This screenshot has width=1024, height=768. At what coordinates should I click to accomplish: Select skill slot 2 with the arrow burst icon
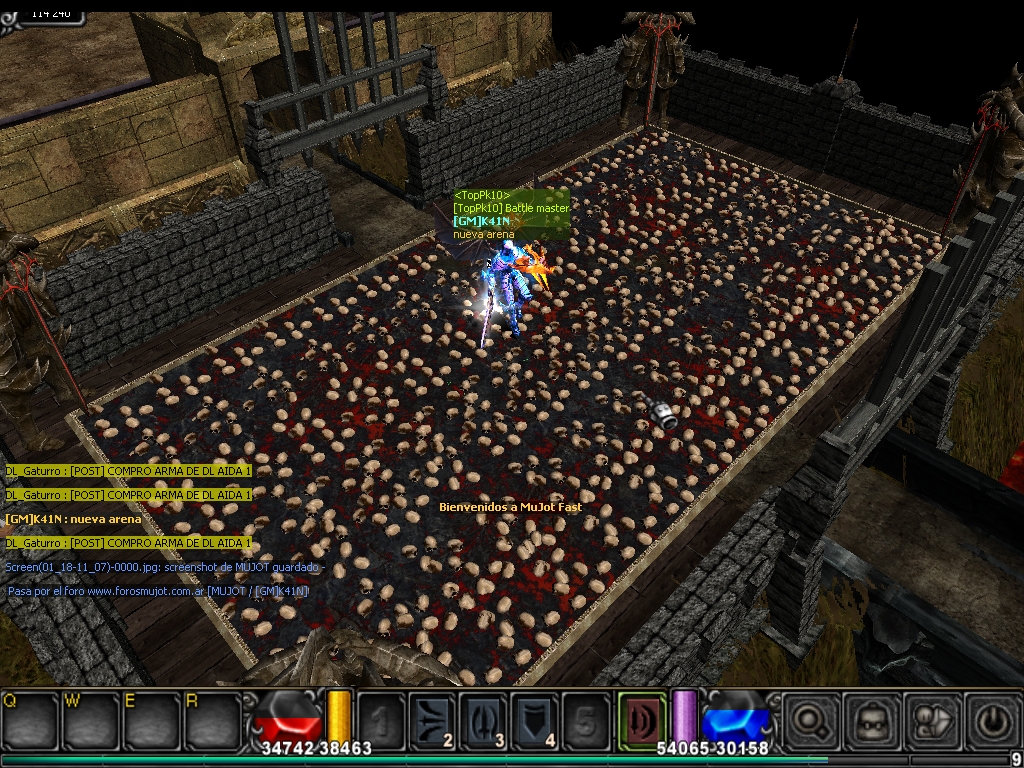click(x=433, y=721)
